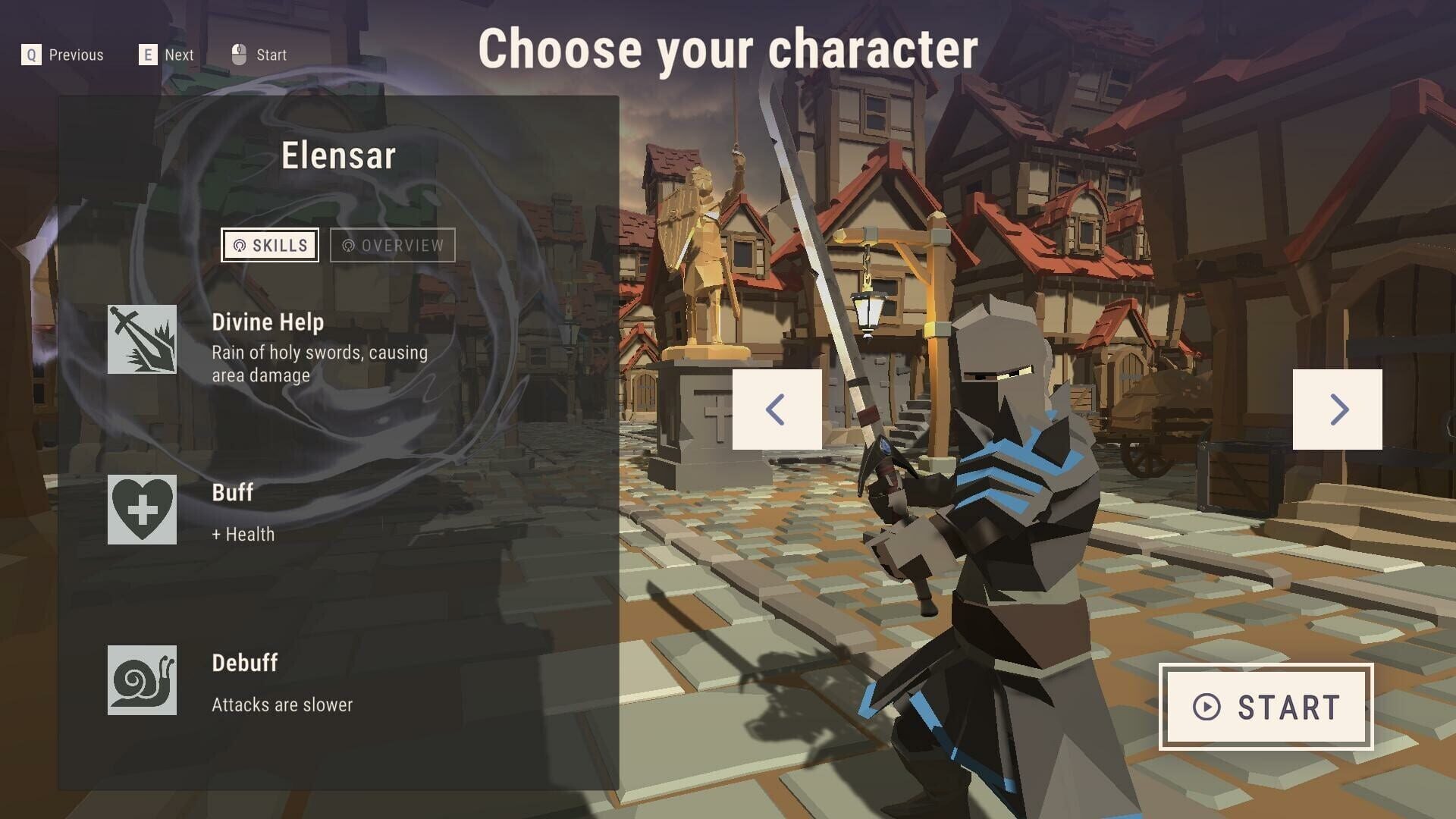The height and width of the screenshot is (819, 1456).
Task: Click the Buff heart icon with plus sign
Action: pos(142,509)
